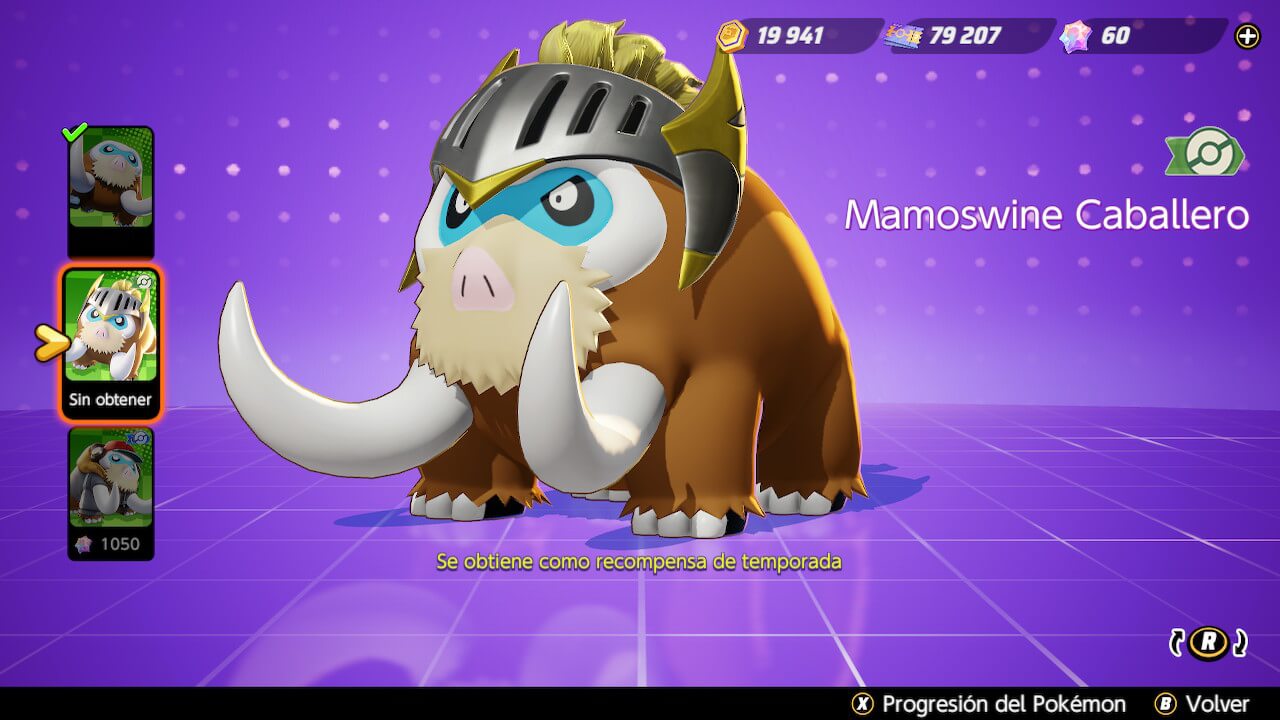1280x720 pixels.
Task: Choose the Mamoswine Caballero knight skin thumbnail
Action: [110, 328]
